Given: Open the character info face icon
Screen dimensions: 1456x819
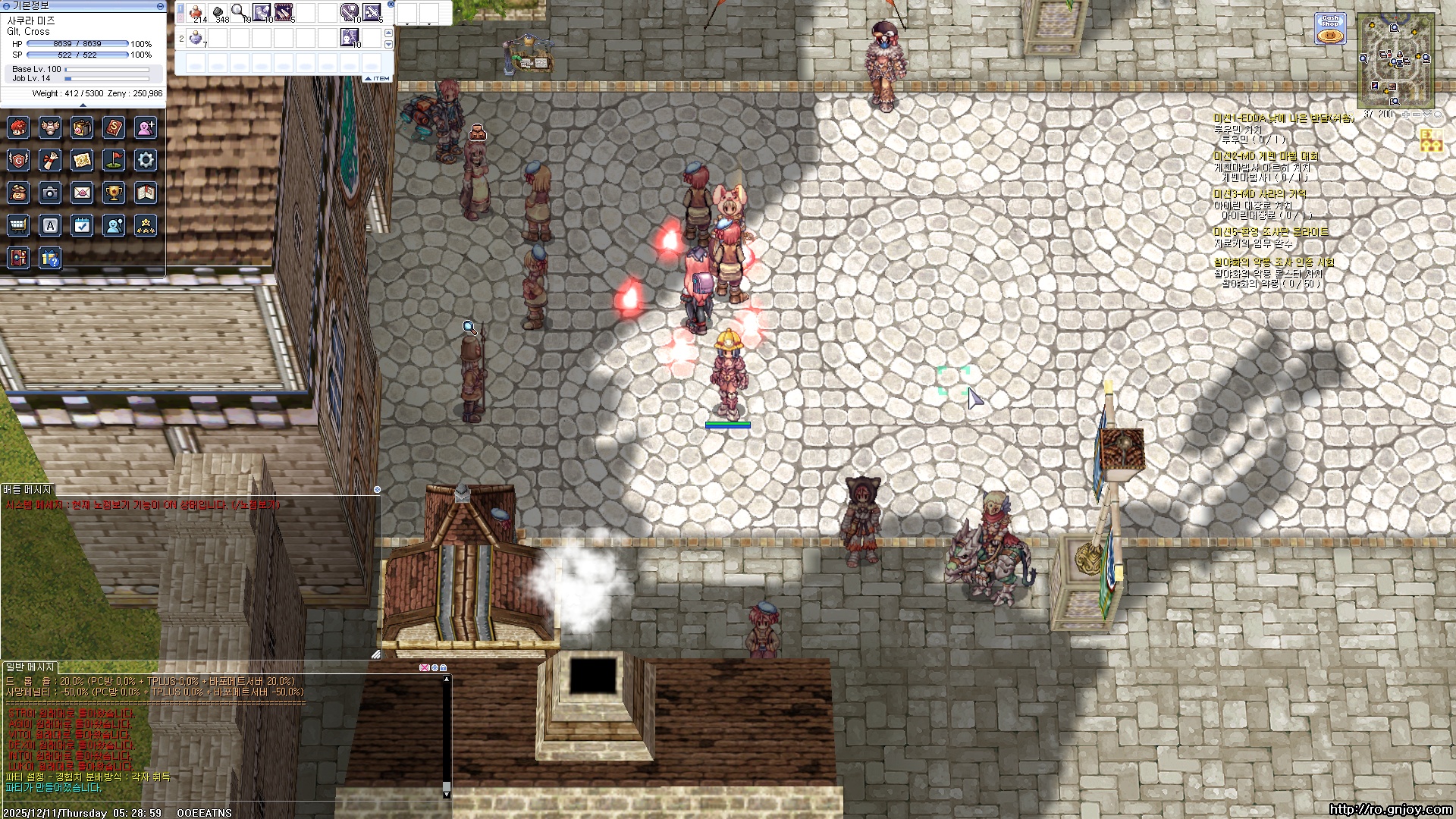Looking at the screenshot, I should click(18, 127).
